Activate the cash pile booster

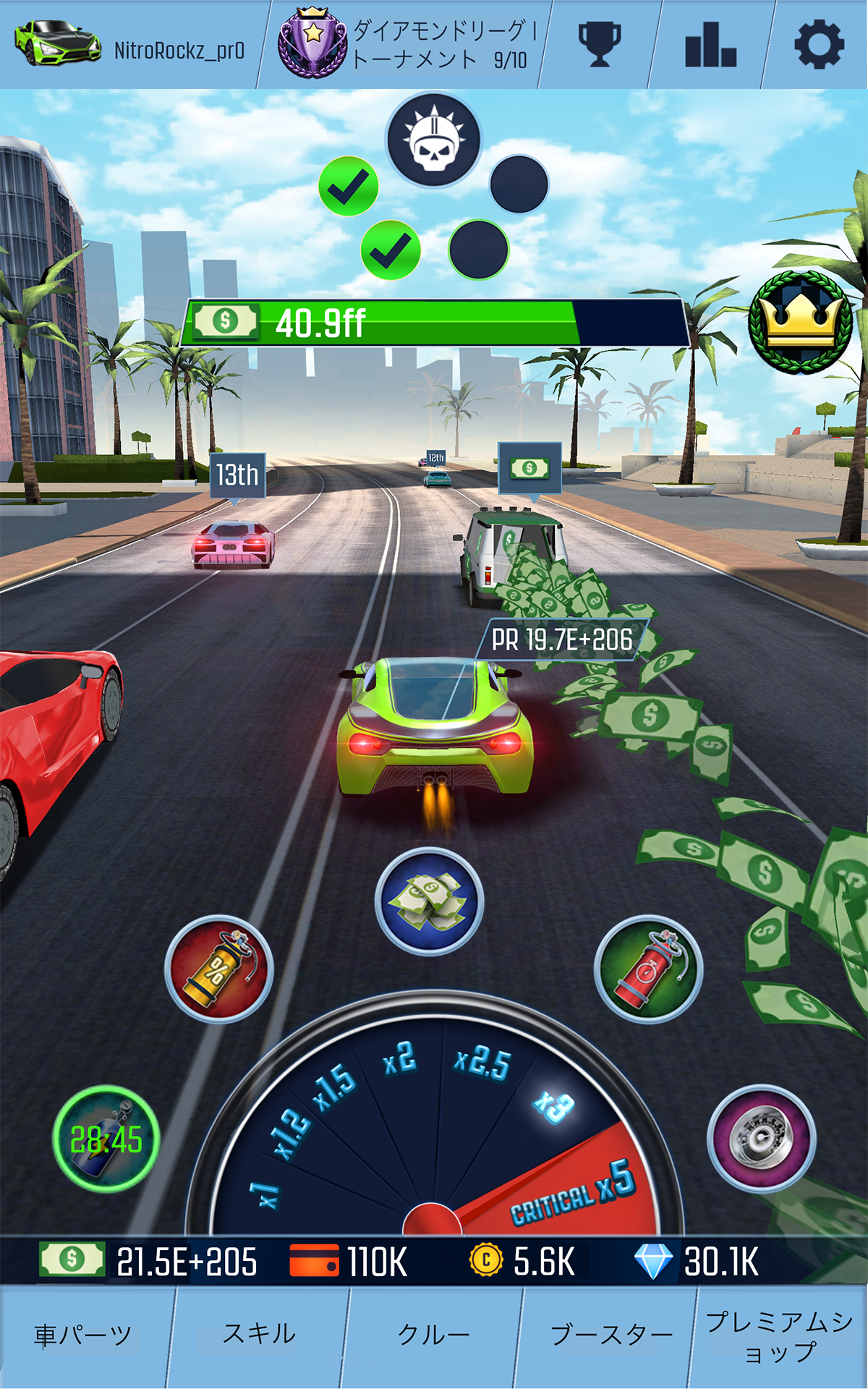(x=429, y=901)
